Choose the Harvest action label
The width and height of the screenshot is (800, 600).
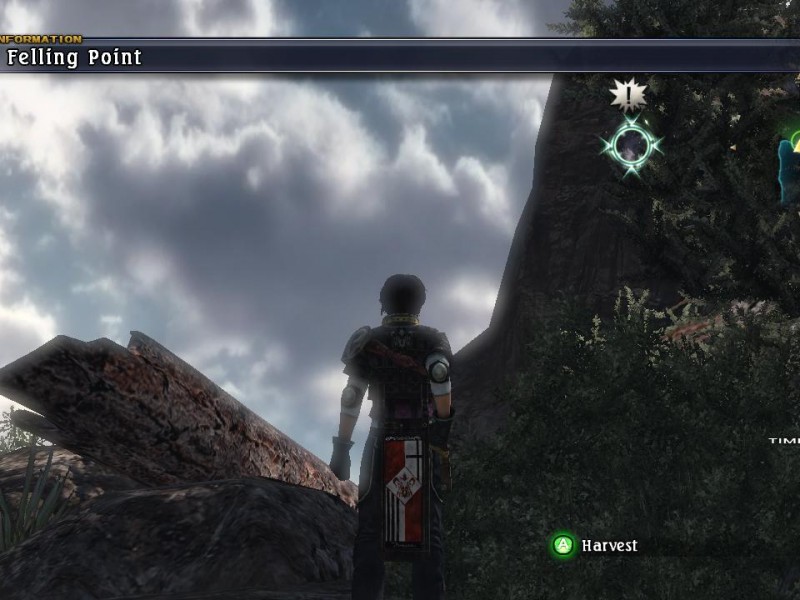coord(609,546)
